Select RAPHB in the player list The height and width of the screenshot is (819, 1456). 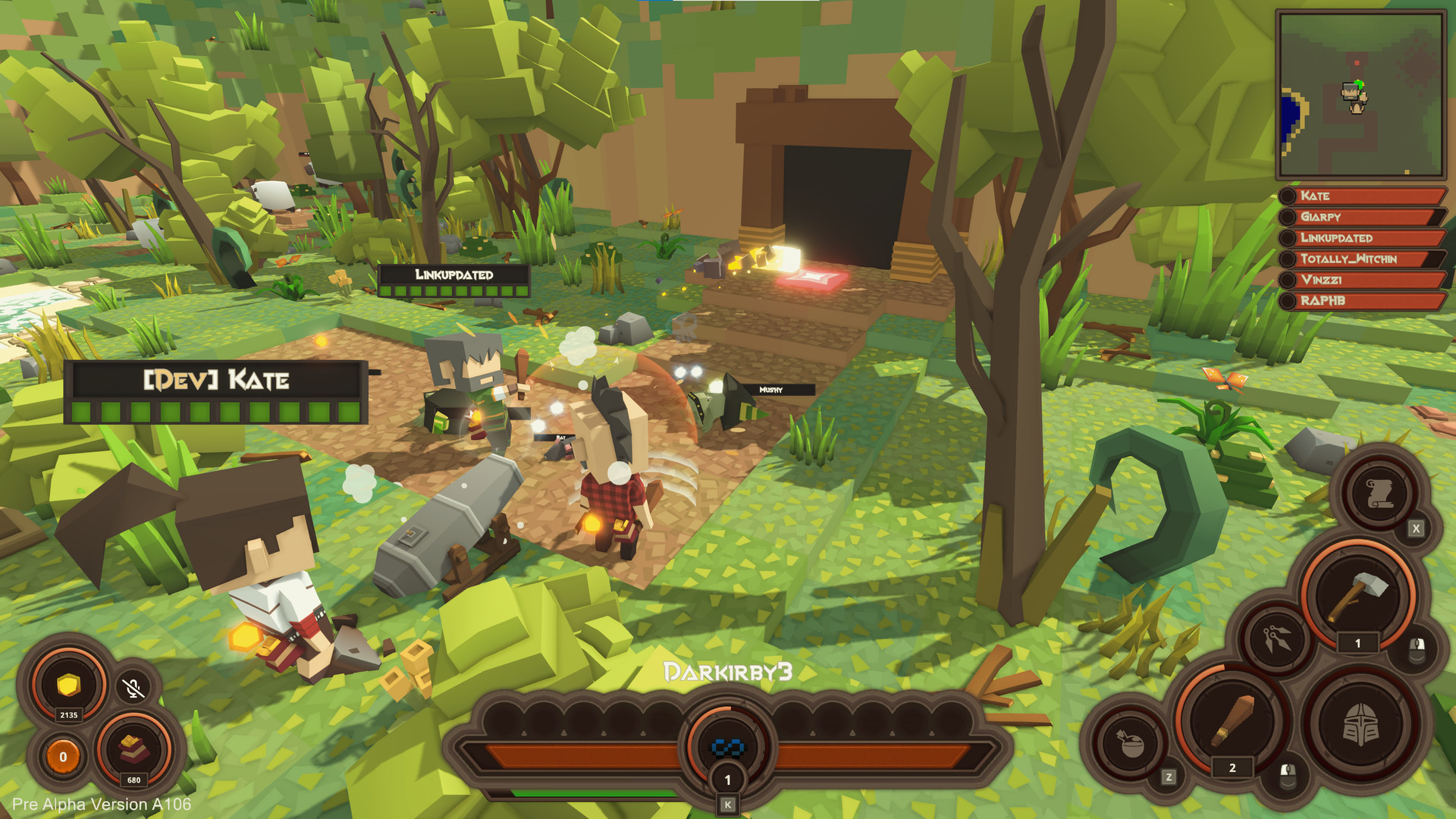tap(1364, 301)
